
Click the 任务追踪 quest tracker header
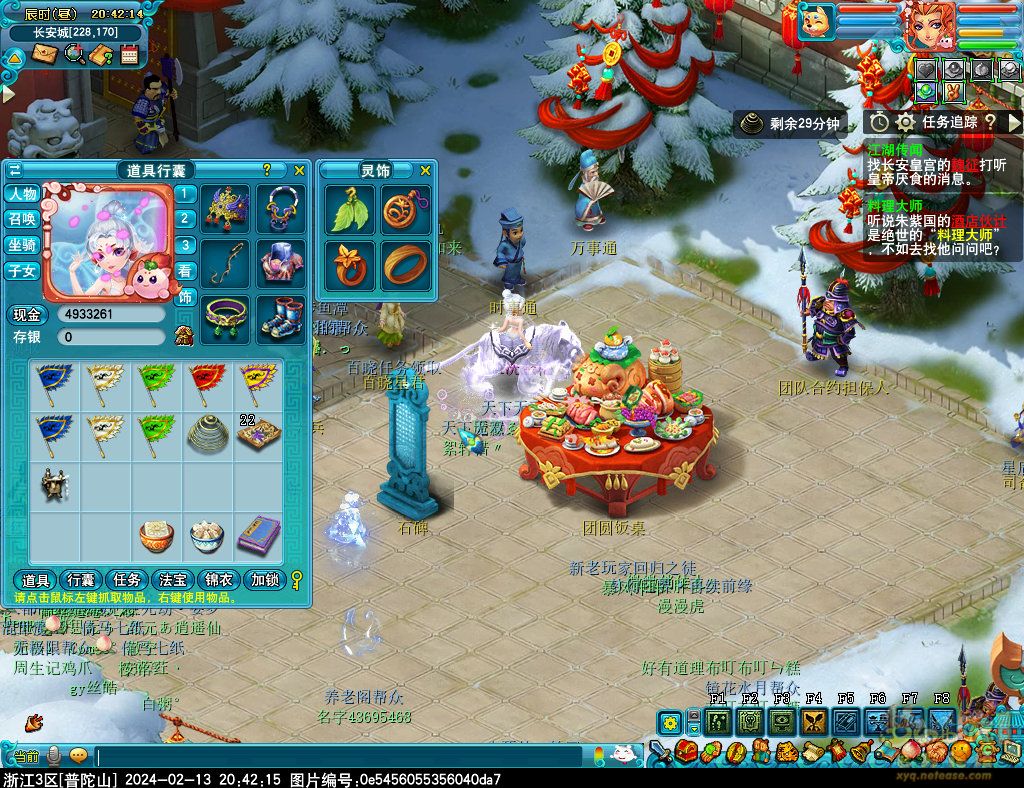coord(949,122)
